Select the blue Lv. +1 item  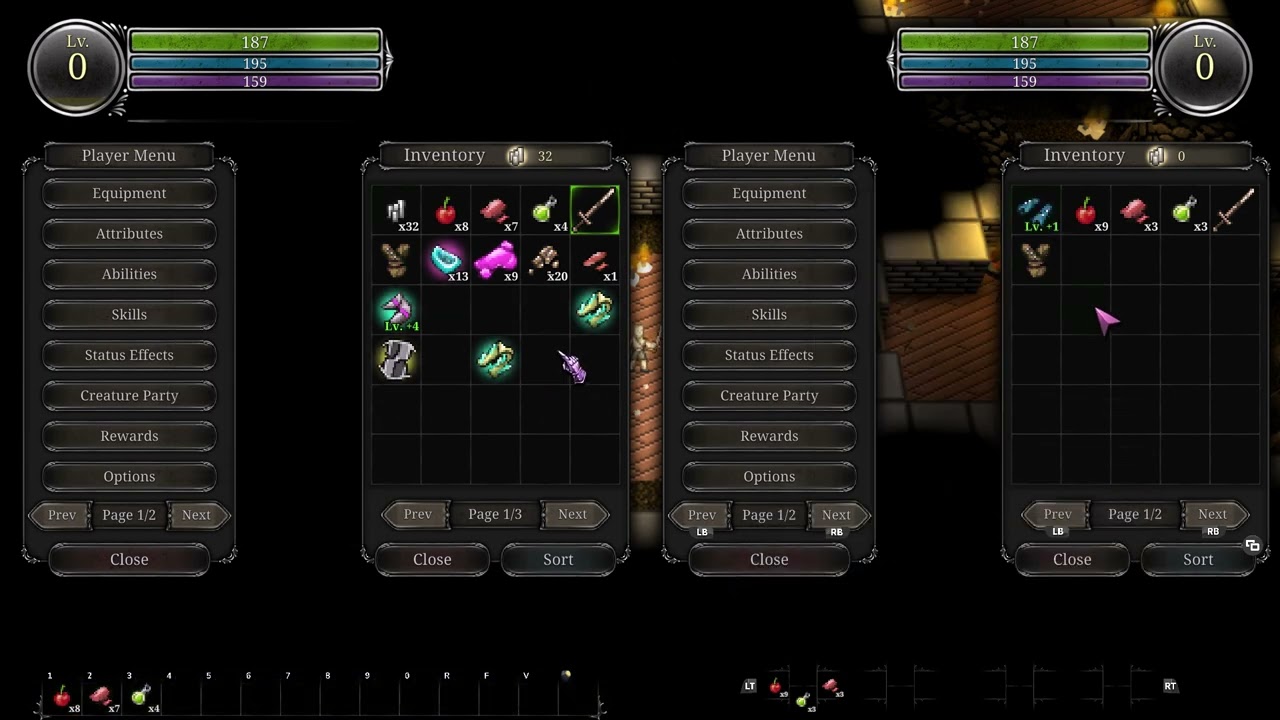(1035, 211)
